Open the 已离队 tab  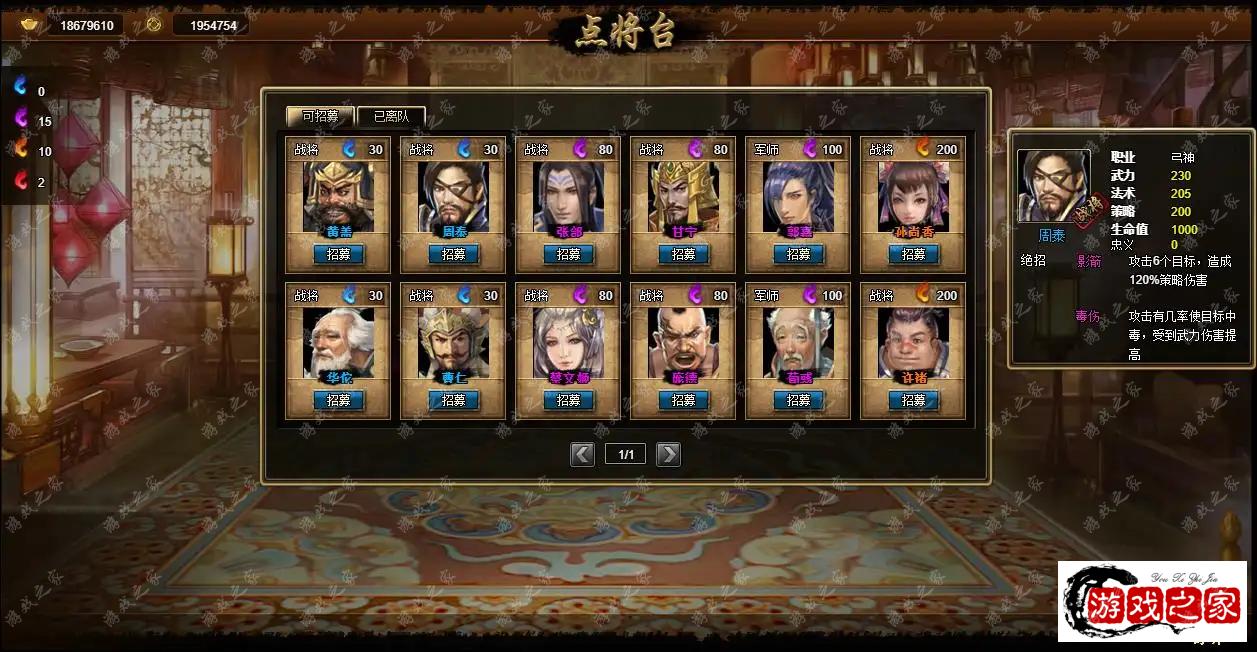(x=391, y=116)
